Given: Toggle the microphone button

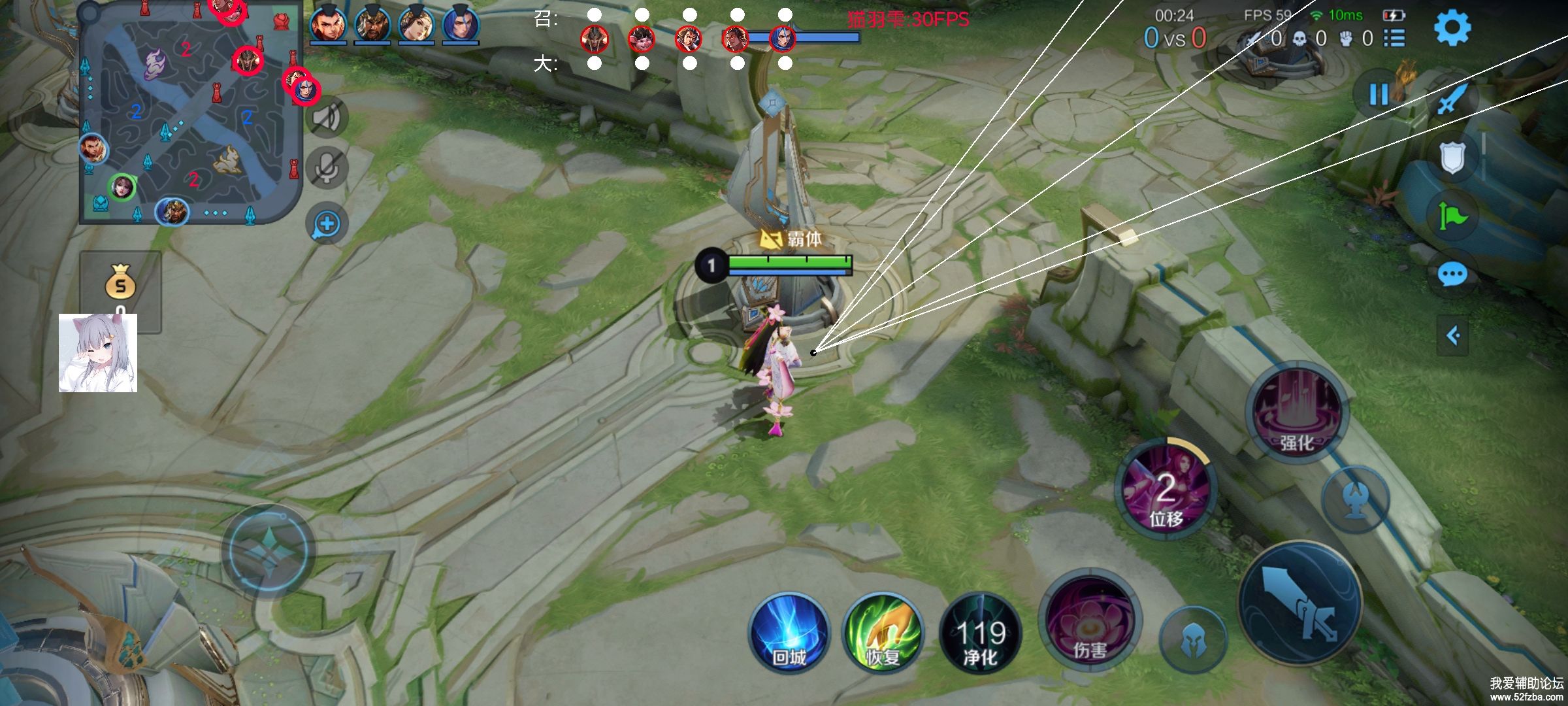Looking at the screenshot, I should pyautogui.click(x=327, y=168).
